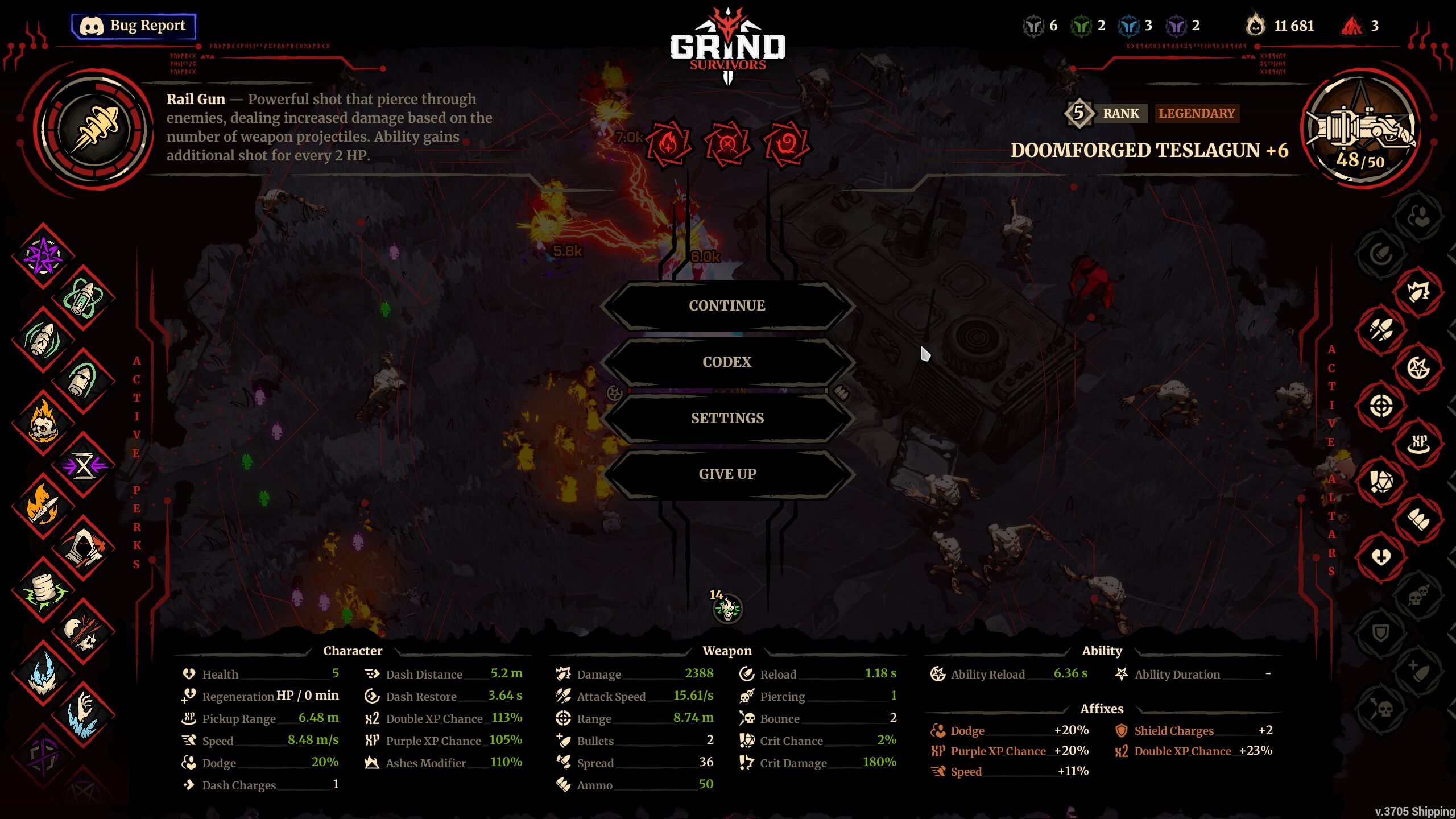1456x819 pixels.
Task: Open the dice altar icon
Action: coord(1383,481)
